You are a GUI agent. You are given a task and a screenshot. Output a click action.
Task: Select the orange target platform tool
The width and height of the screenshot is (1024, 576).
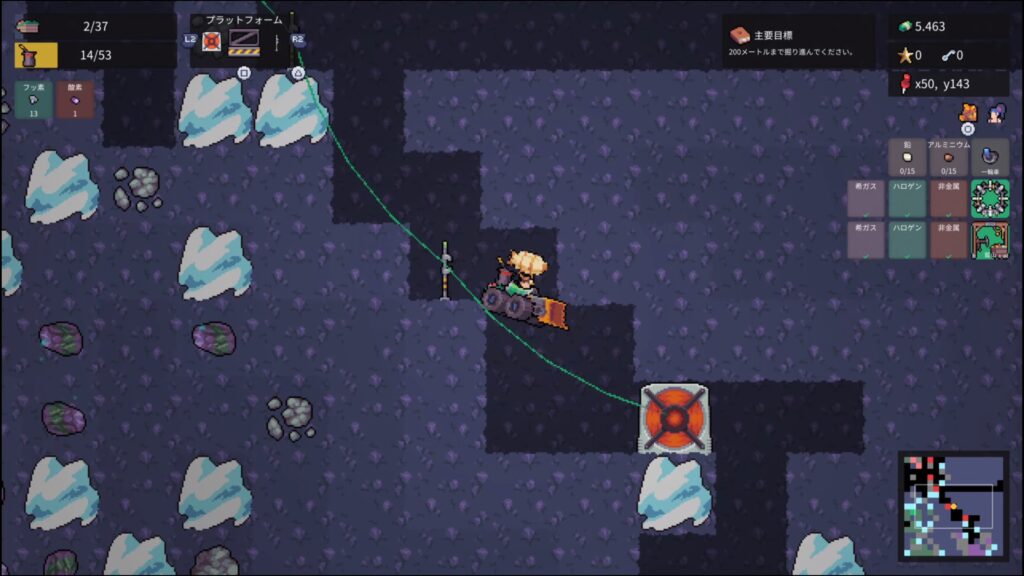(212, 41)
